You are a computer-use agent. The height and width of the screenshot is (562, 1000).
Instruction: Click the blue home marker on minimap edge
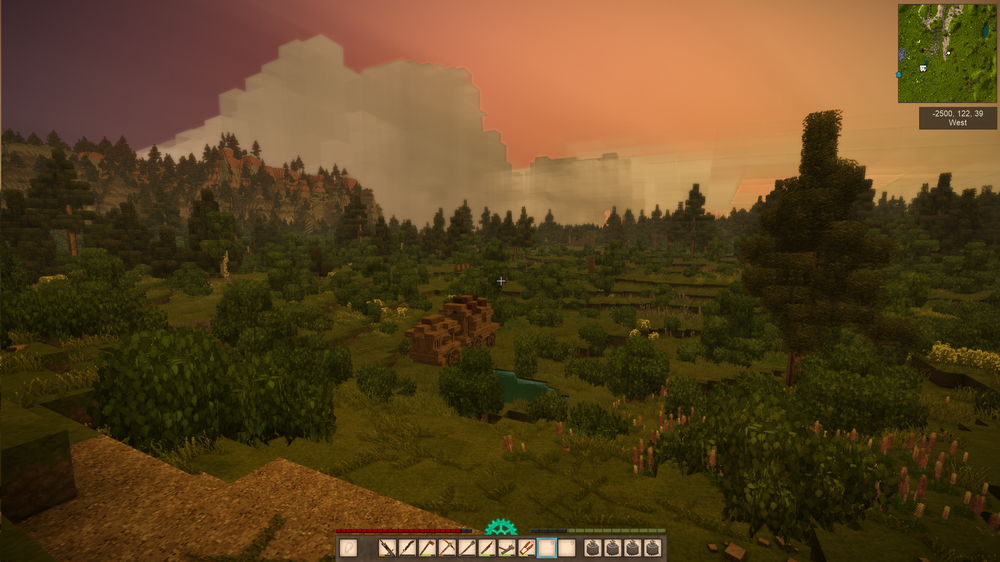point(899,74)
